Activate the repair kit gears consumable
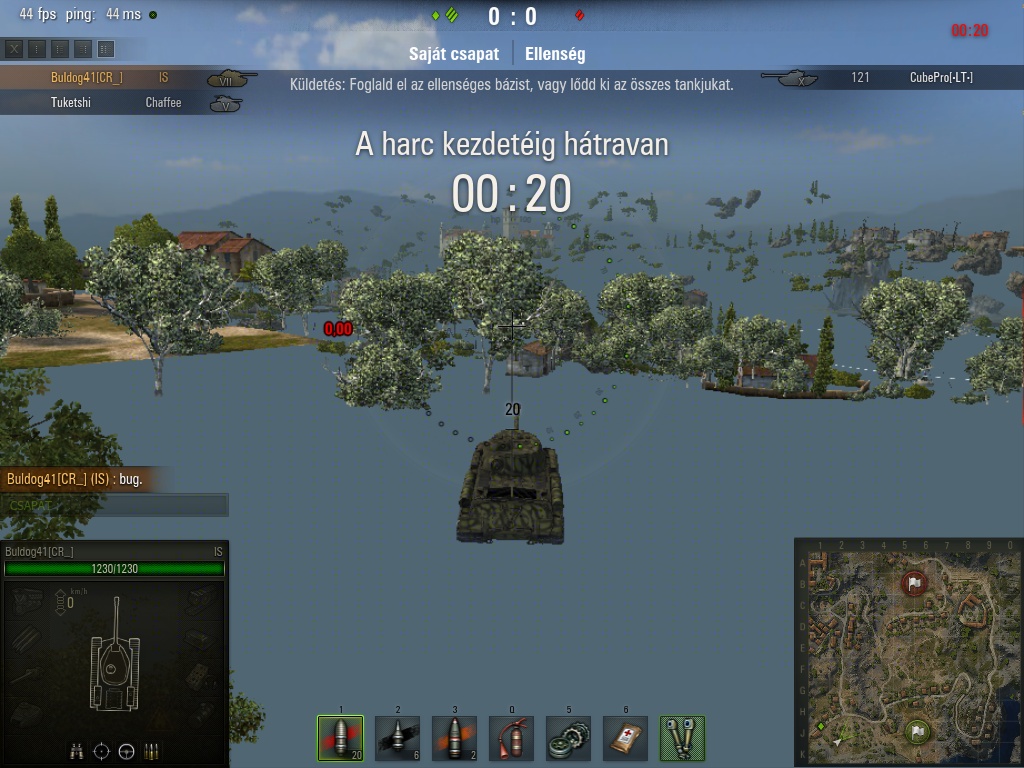Screen dimensions: 1024x768 568,738
